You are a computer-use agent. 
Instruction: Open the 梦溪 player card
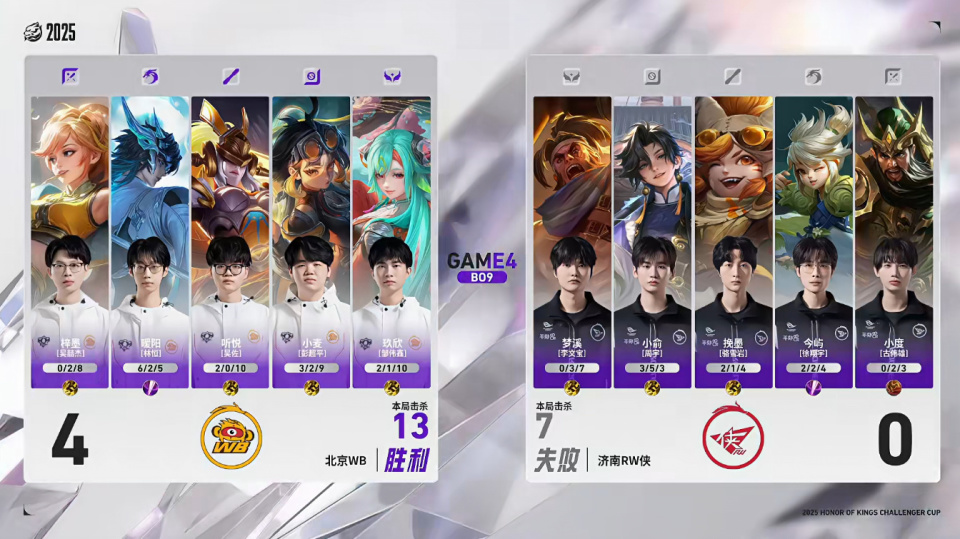572,240
